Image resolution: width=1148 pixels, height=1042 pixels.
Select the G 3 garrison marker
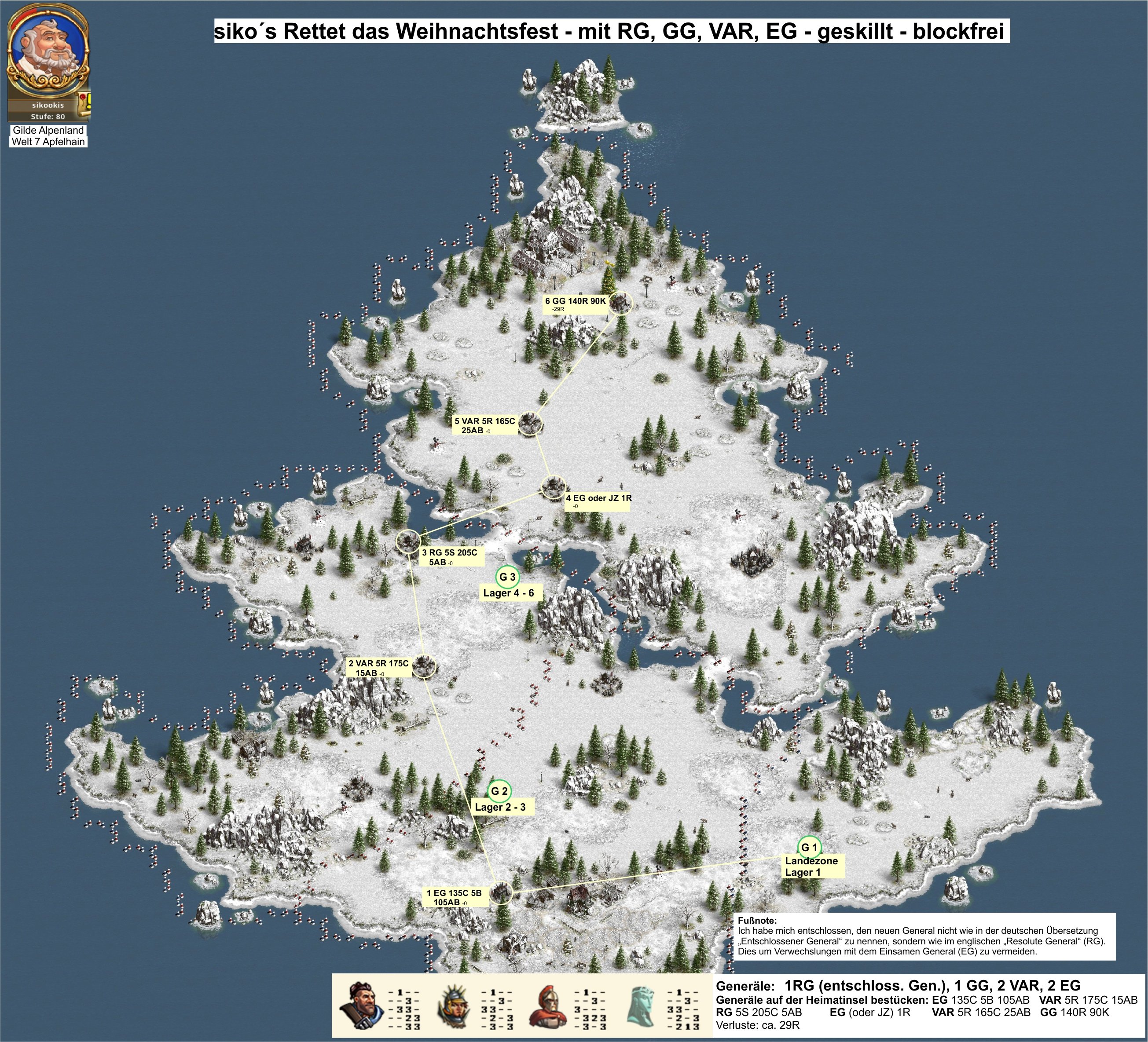507,577
